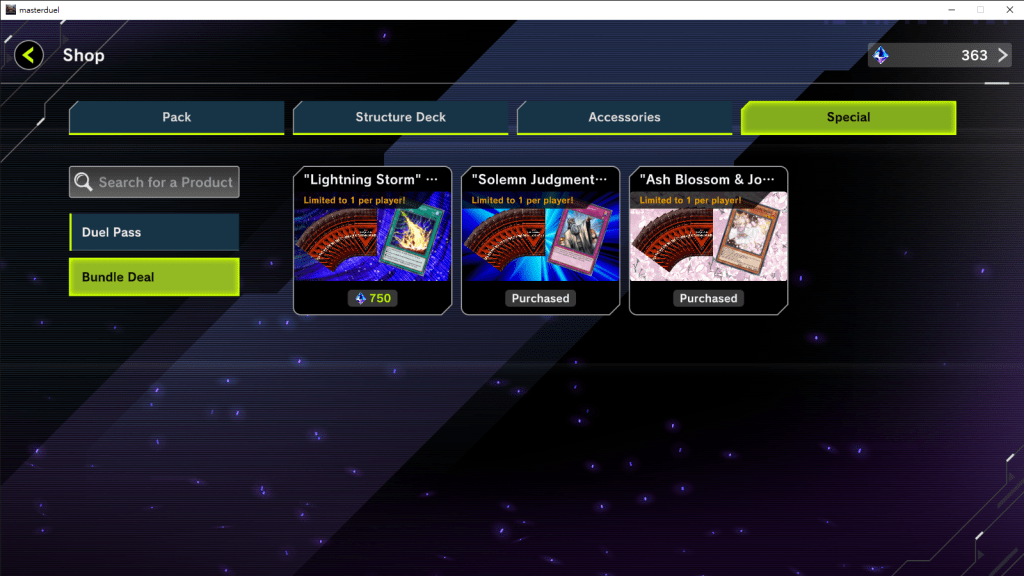Open the Structure Deck tab
This screenshot has height=576, width=1024.
[400, 117]
